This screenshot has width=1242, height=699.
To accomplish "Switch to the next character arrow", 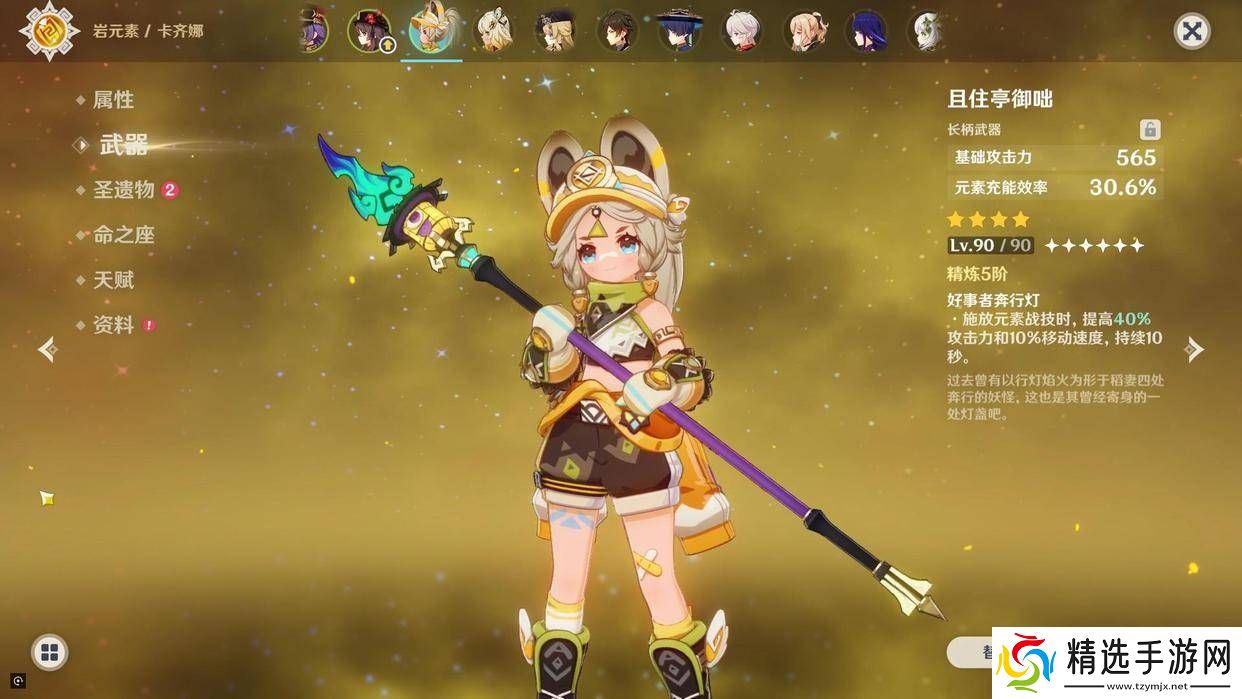I will (1194, 349).
